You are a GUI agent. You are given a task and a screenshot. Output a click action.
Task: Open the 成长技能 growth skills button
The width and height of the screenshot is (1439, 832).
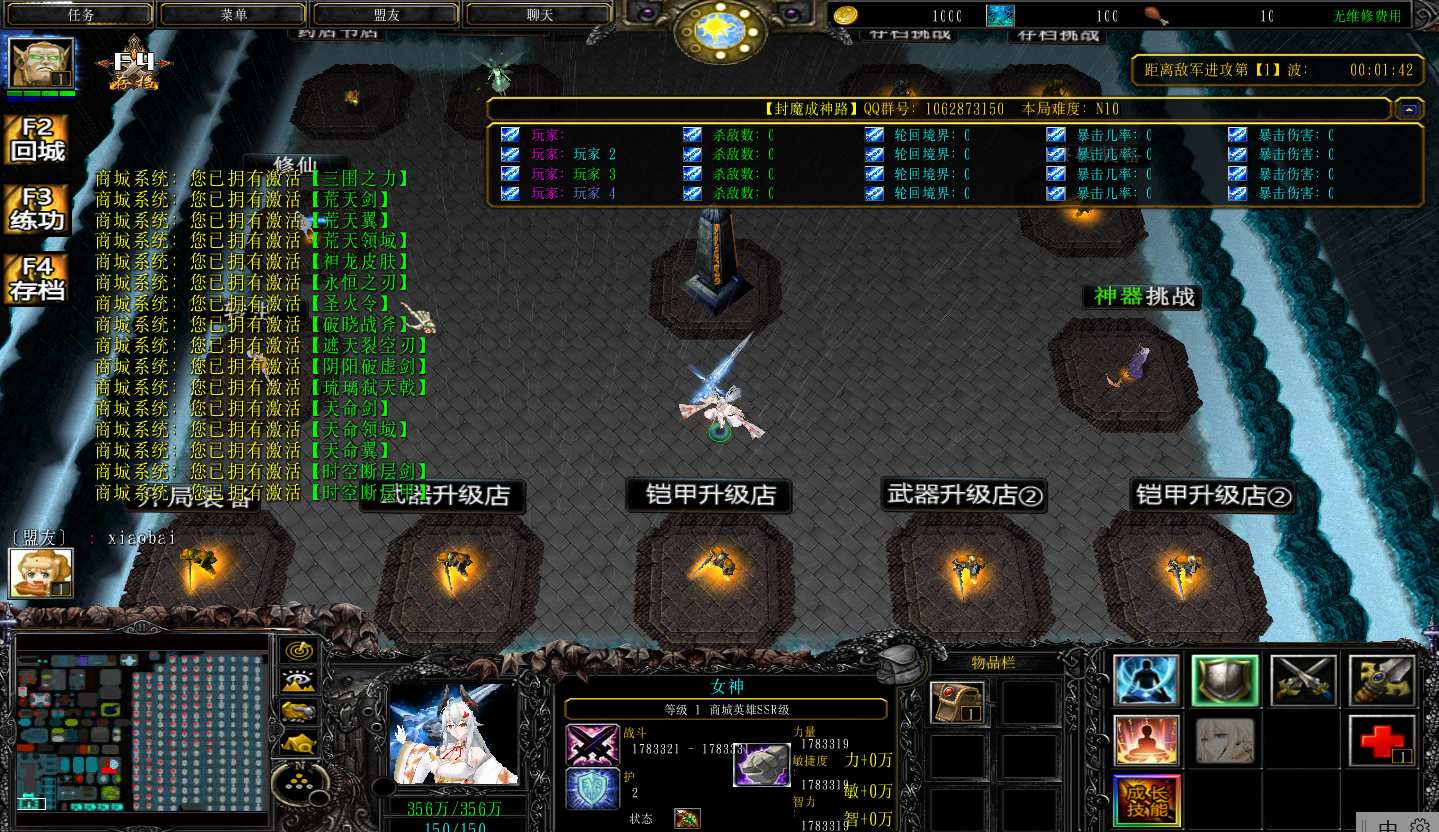[1146, 799]
